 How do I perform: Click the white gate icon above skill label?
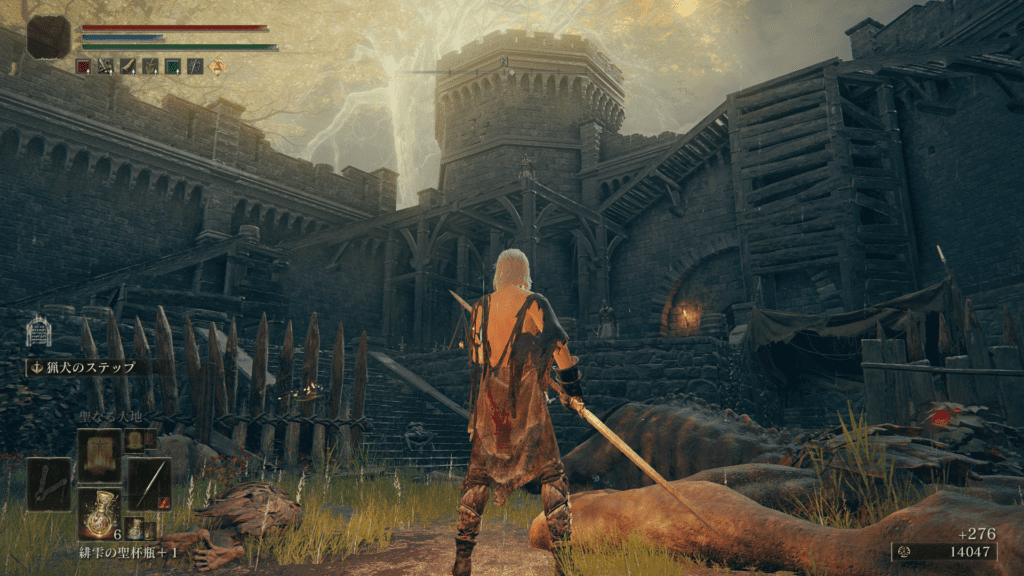38,332
